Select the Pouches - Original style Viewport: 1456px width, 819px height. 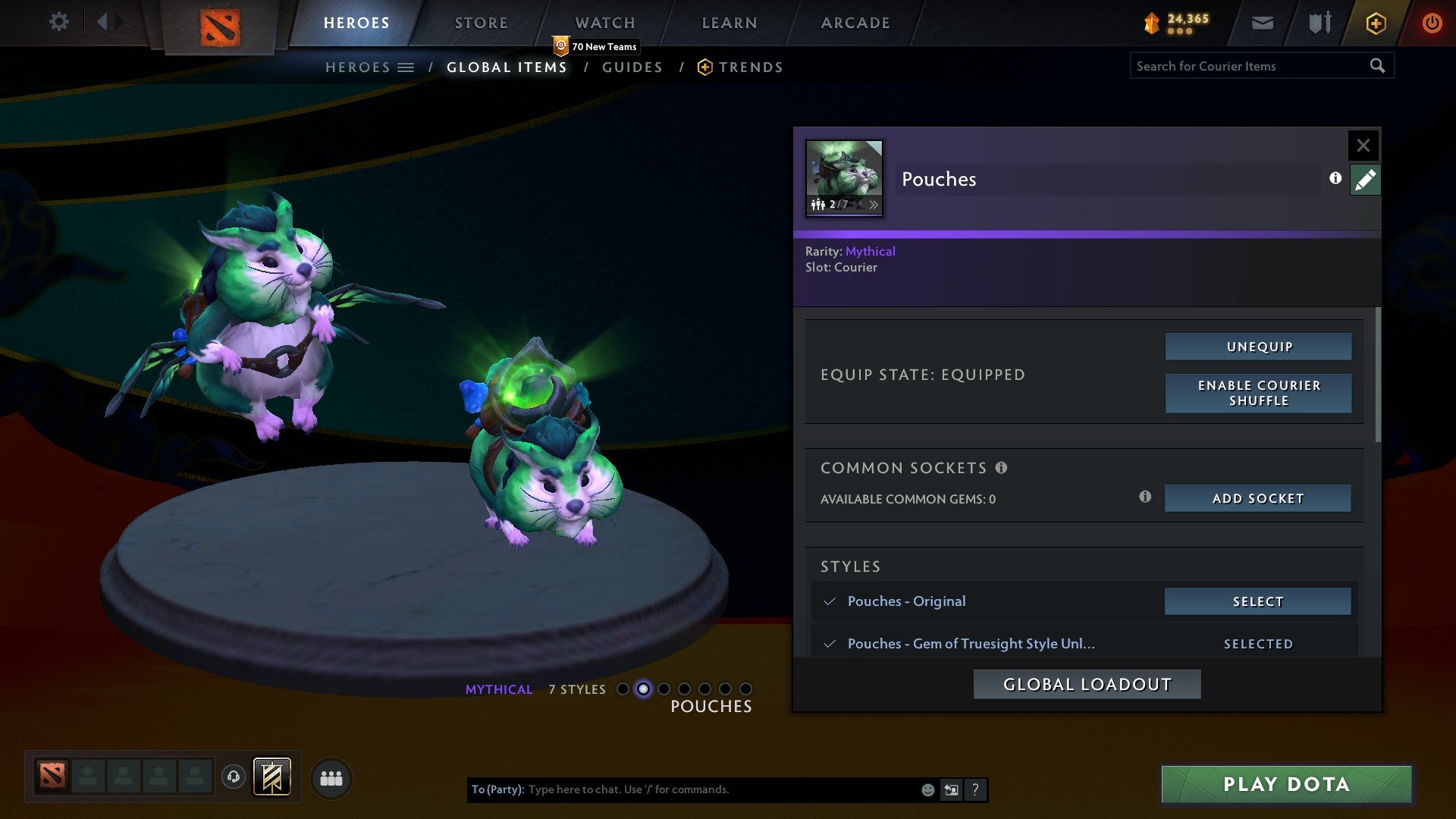coord(1257,601)
